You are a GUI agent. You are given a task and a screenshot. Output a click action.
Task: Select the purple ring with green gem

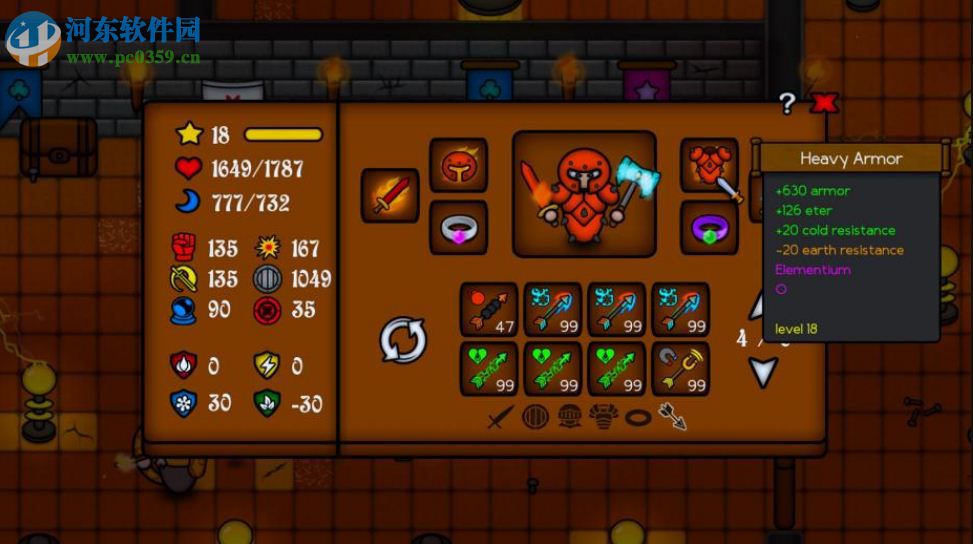coord(709,228)
